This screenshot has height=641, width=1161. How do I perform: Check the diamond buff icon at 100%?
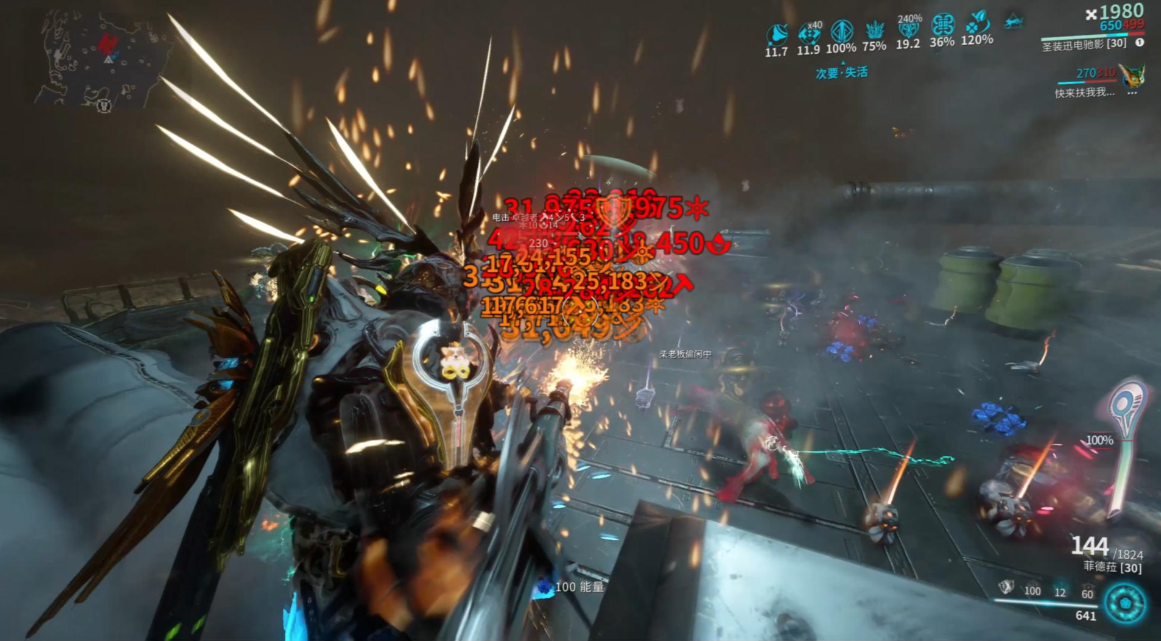841,30
